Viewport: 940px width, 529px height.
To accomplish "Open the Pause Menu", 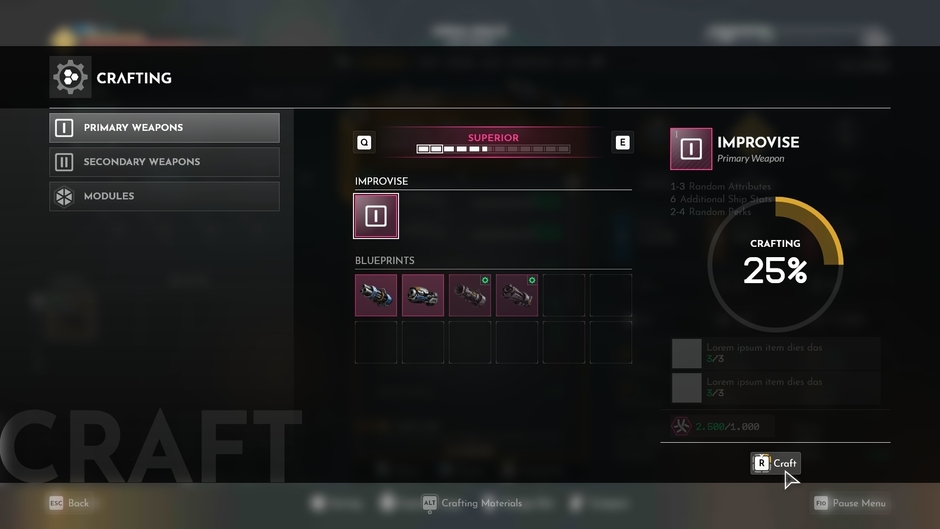I will [x=850, y=503].
